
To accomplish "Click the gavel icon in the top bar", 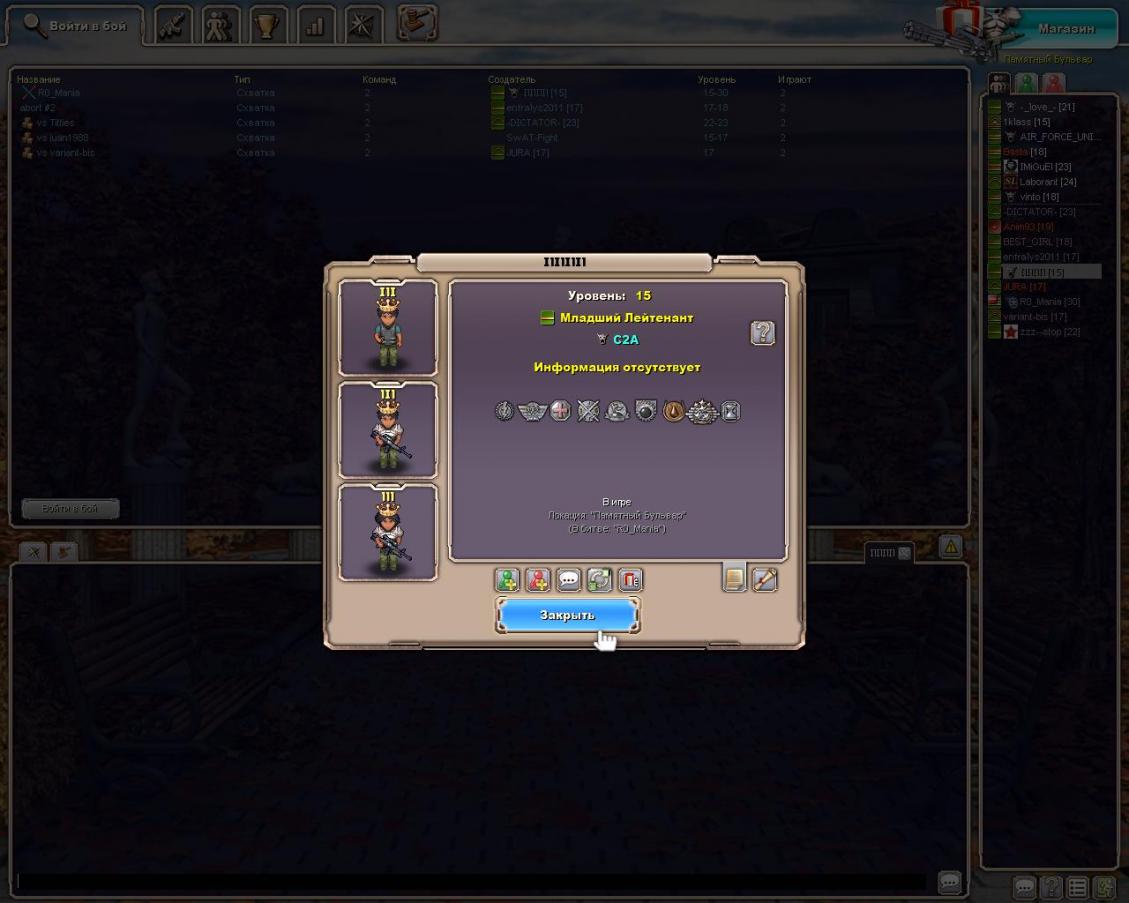I will click(416, 23).
